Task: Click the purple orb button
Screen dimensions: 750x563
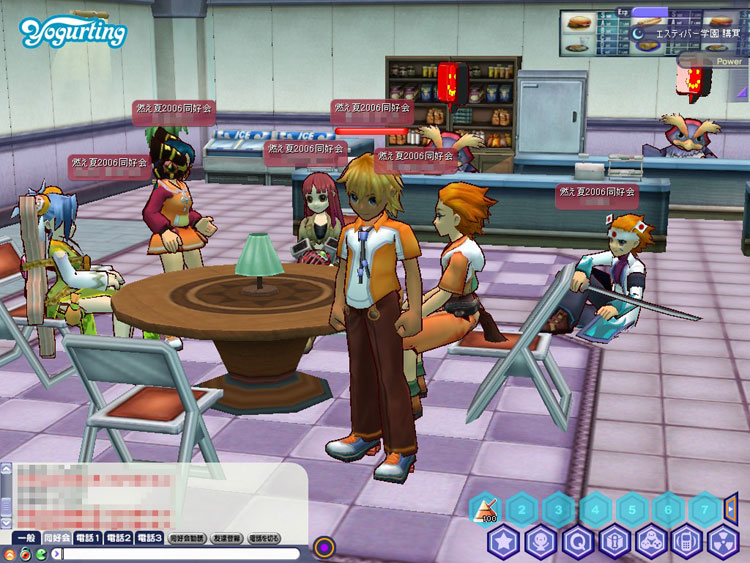Action: coord(324,547)
